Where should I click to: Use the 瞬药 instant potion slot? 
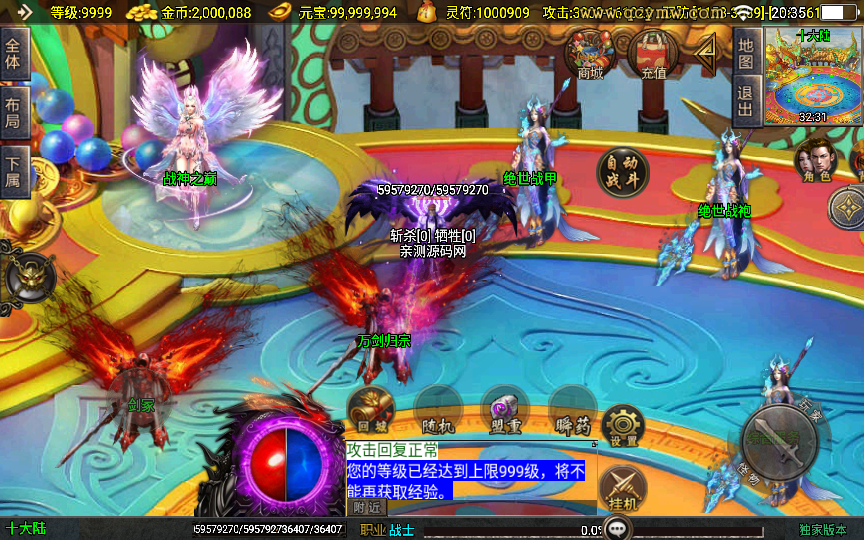(572, 410)
